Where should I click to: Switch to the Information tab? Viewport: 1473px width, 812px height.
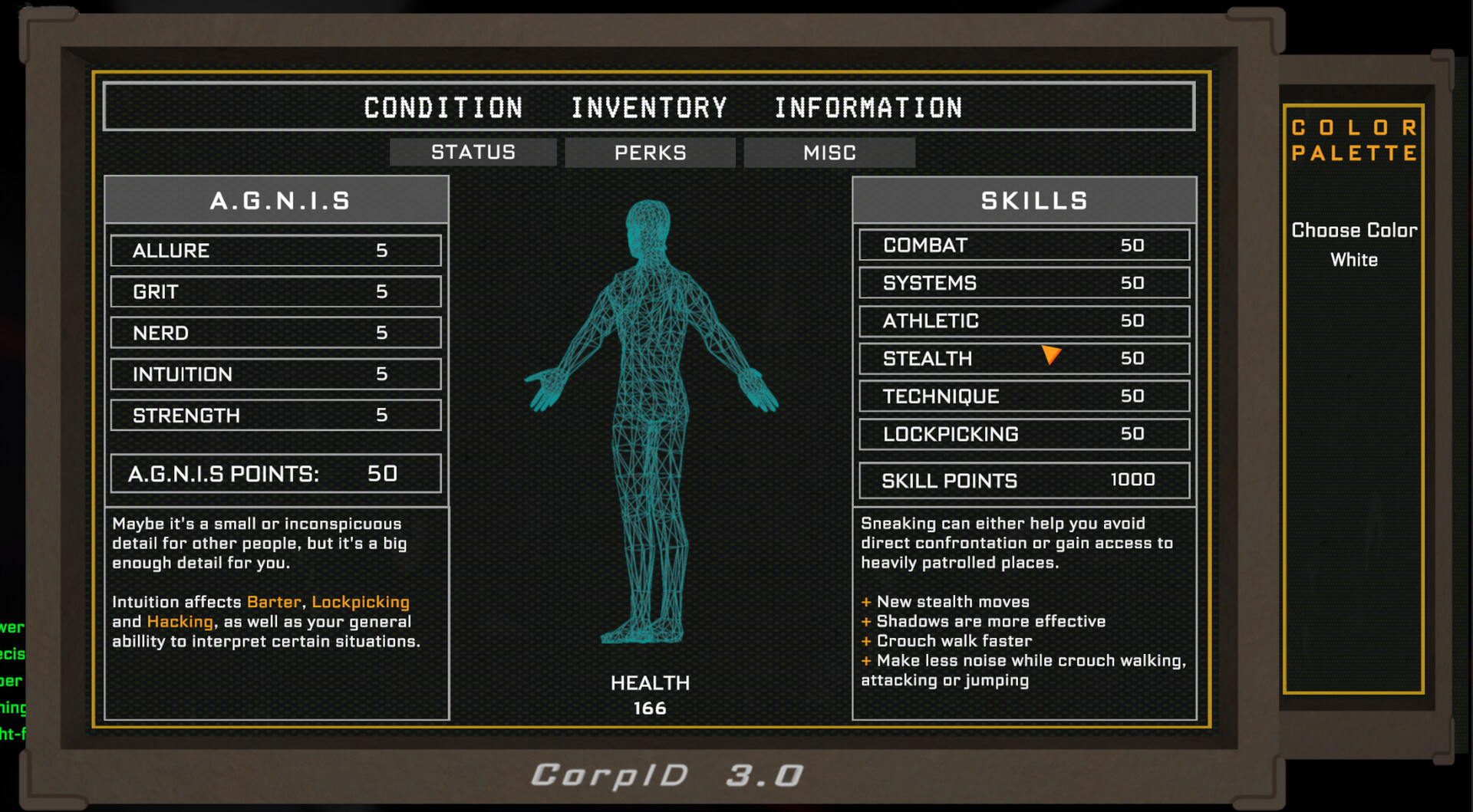pyautogui.click(x=868, y=107)
